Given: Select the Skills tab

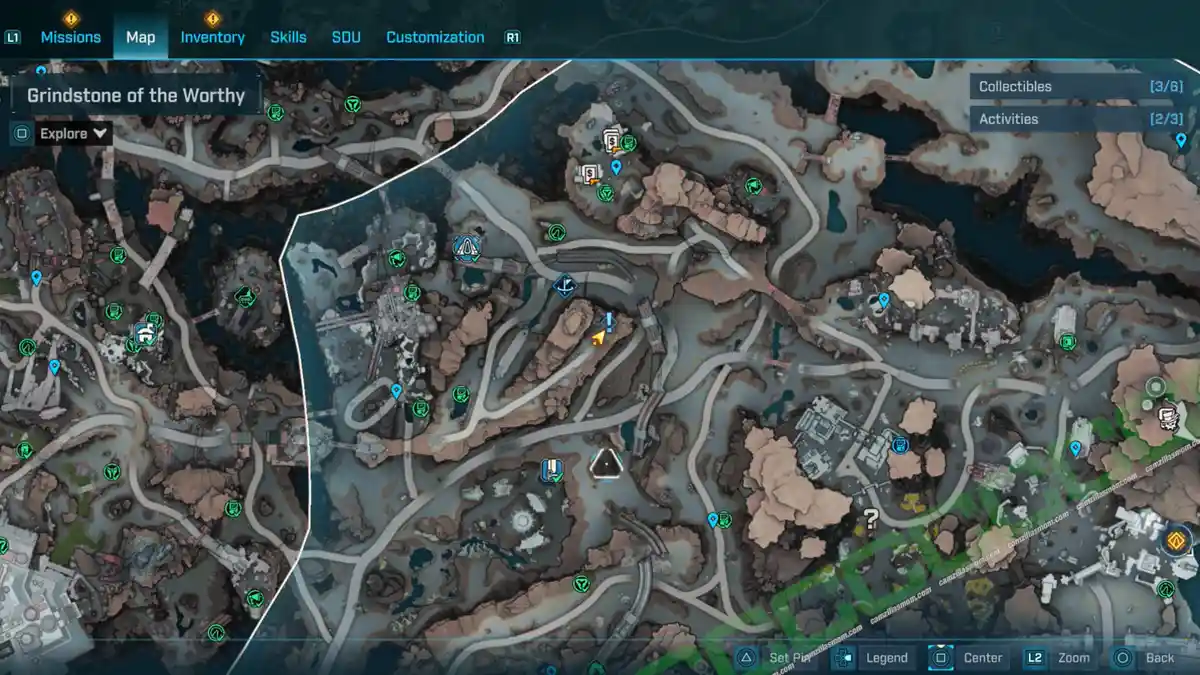Looking at the screenshot, I should tap(288, 38).
